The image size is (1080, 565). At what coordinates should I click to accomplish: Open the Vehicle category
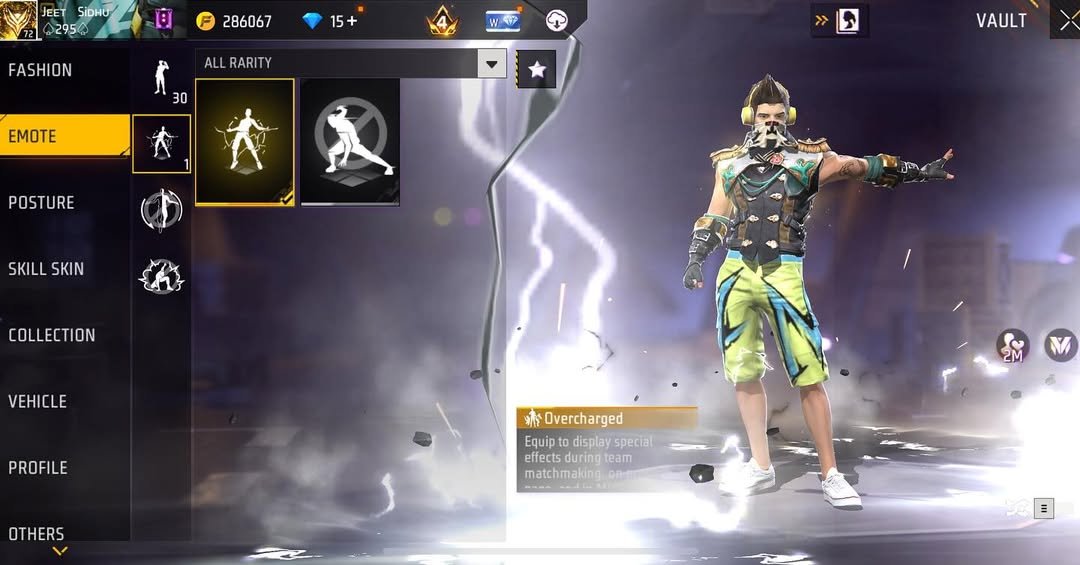point(38,401)
